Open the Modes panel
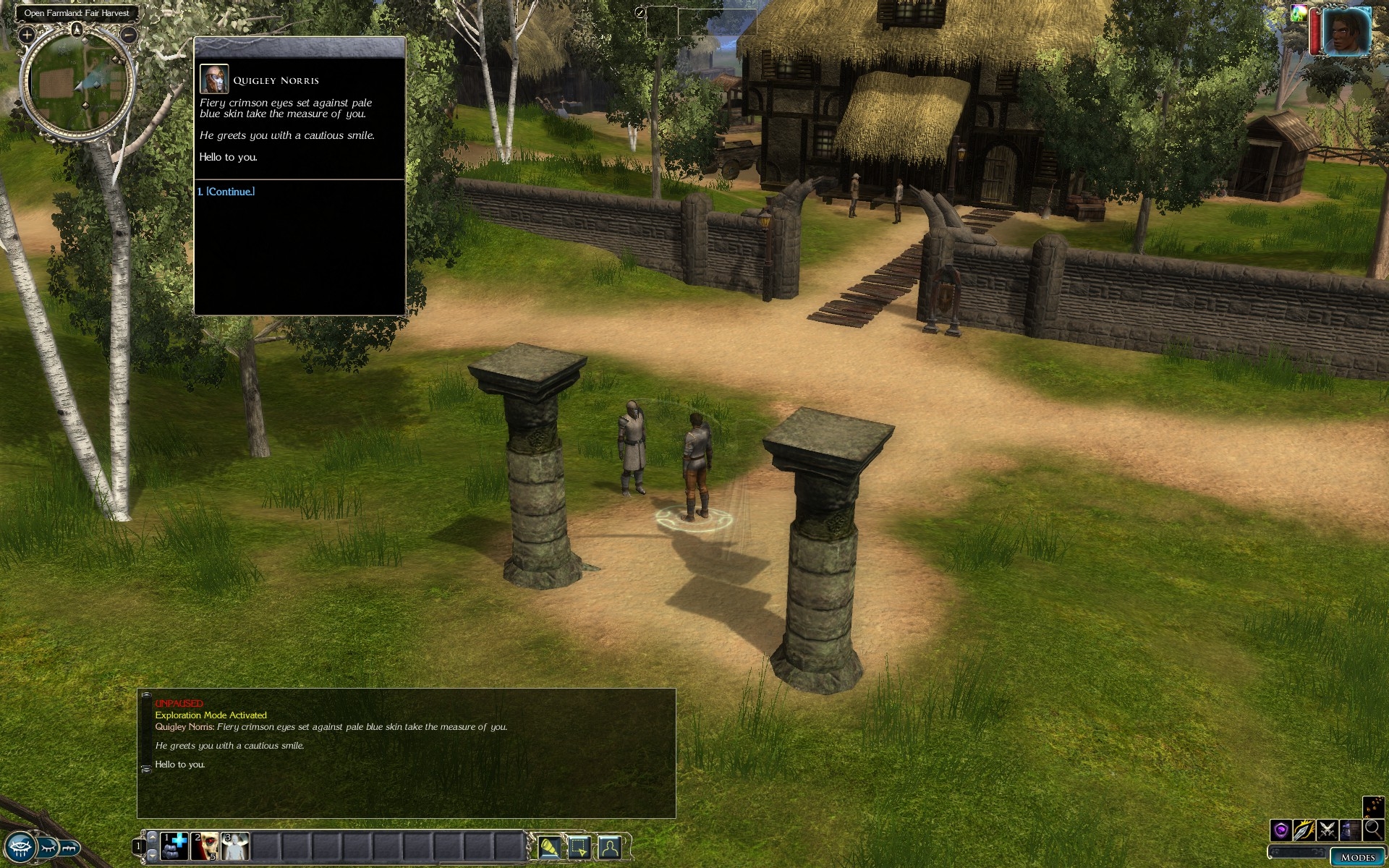 pyautogui.click(x=1357, y=857)
